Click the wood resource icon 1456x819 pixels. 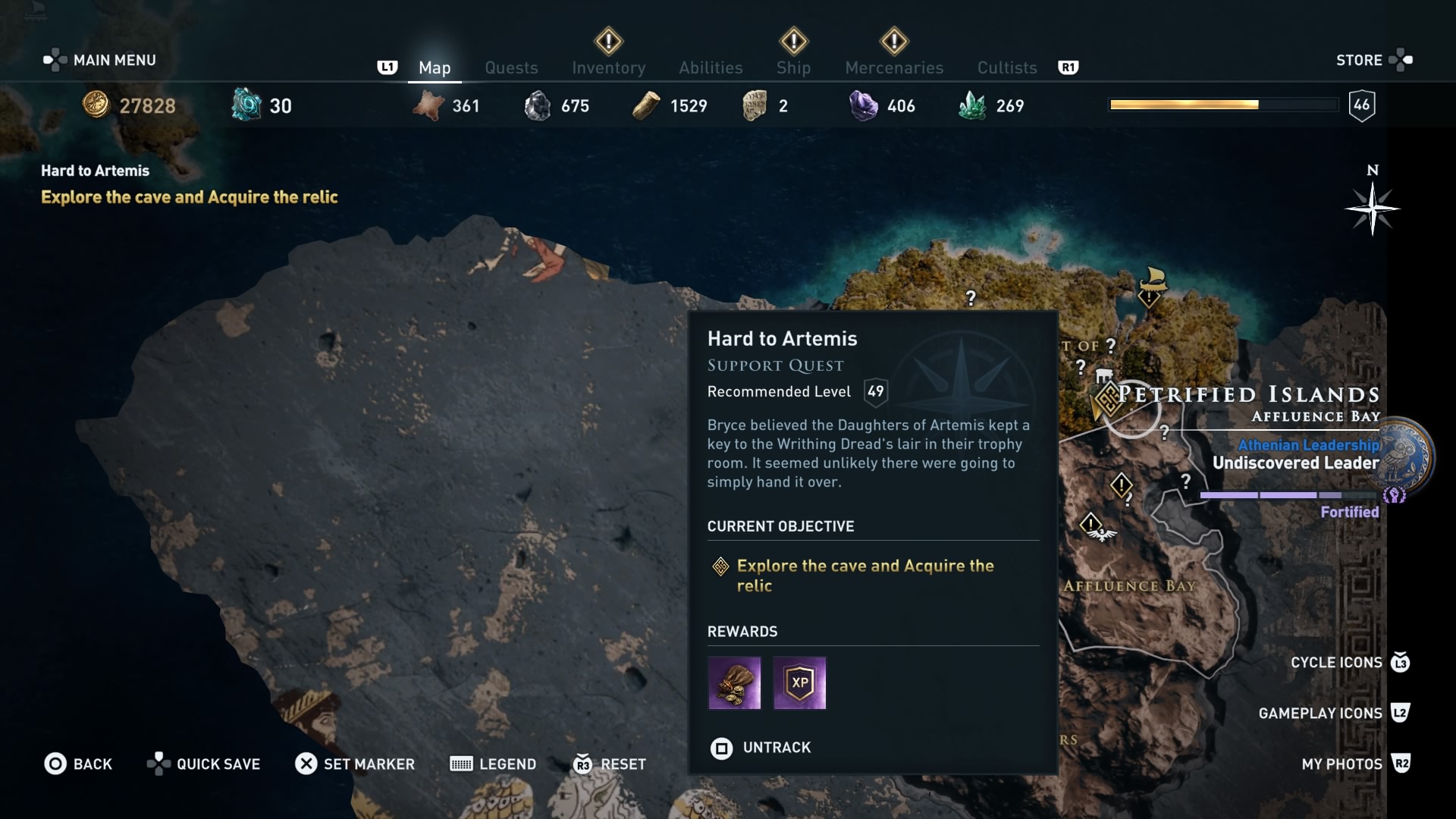[x=647, y=105]
